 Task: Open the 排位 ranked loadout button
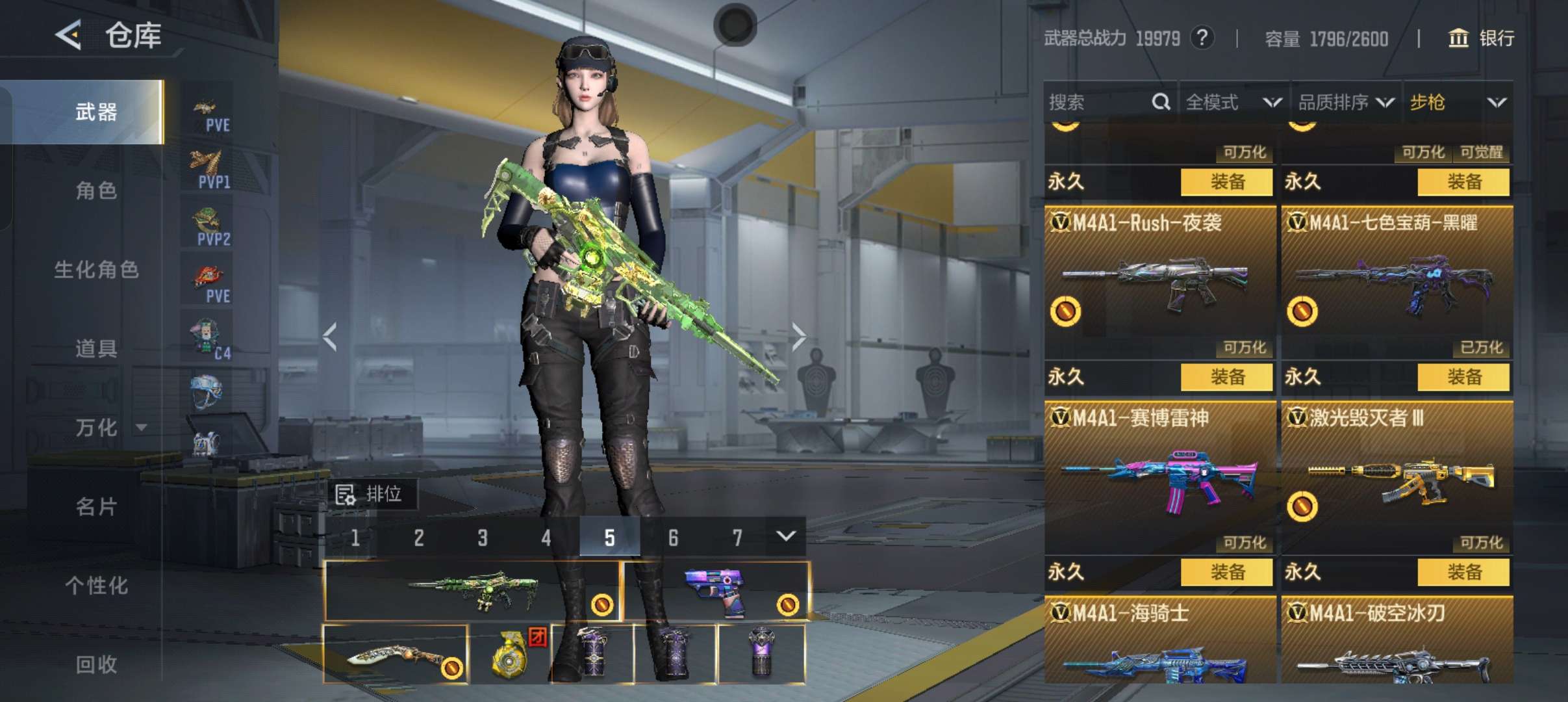click(372, 495)
